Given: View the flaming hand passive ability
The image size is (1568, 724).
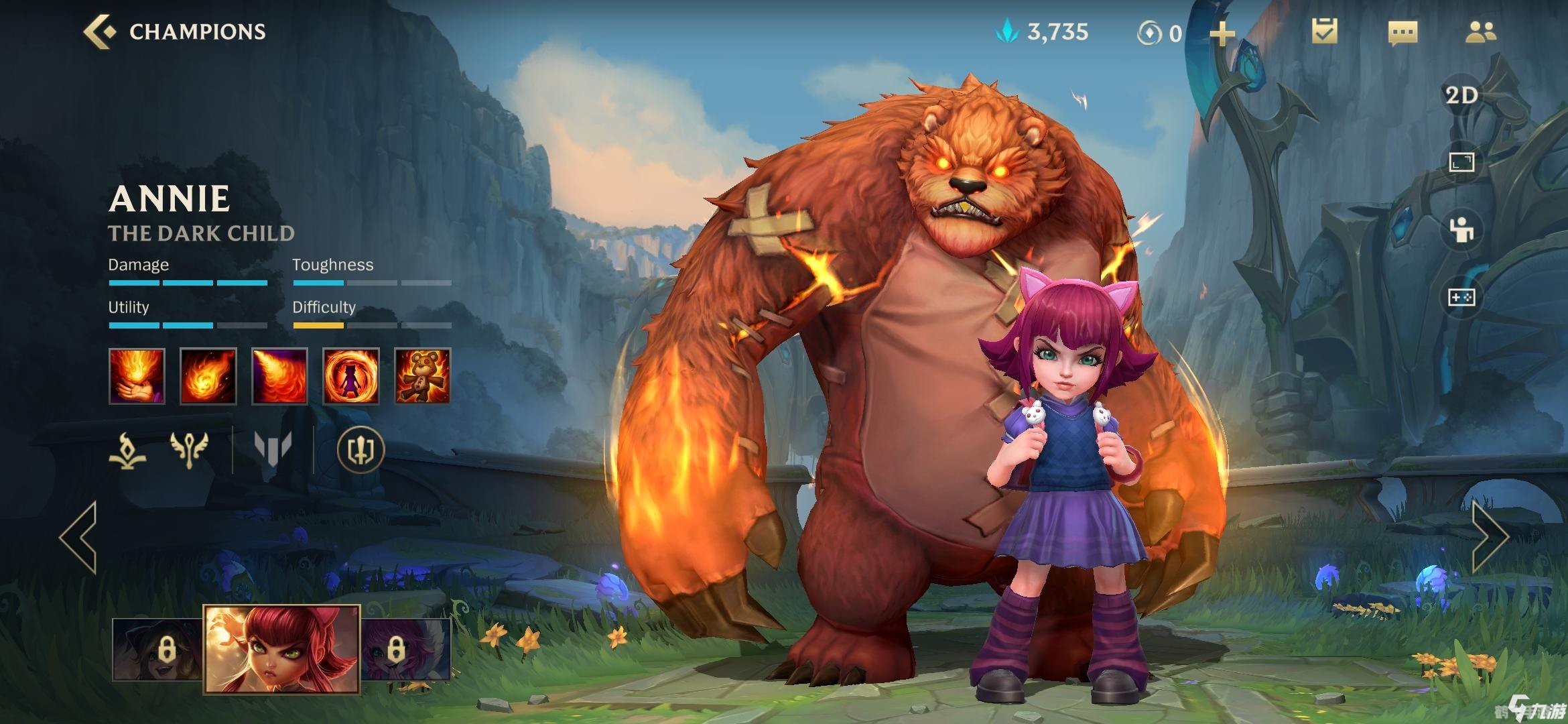Looking at the screenshot, I should (137, 376).
